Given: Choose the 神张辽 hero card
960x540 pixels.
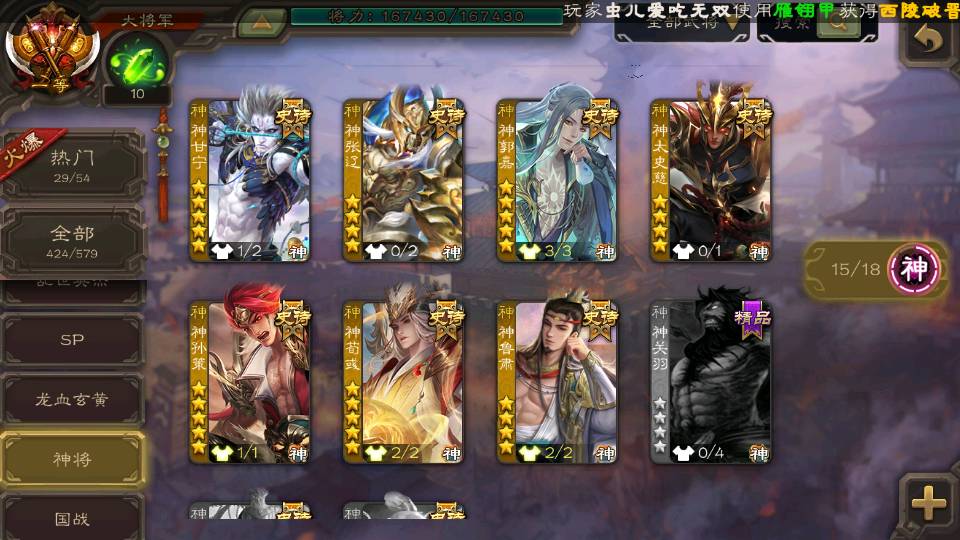Looking at the screenshot, I should (404, 180).
